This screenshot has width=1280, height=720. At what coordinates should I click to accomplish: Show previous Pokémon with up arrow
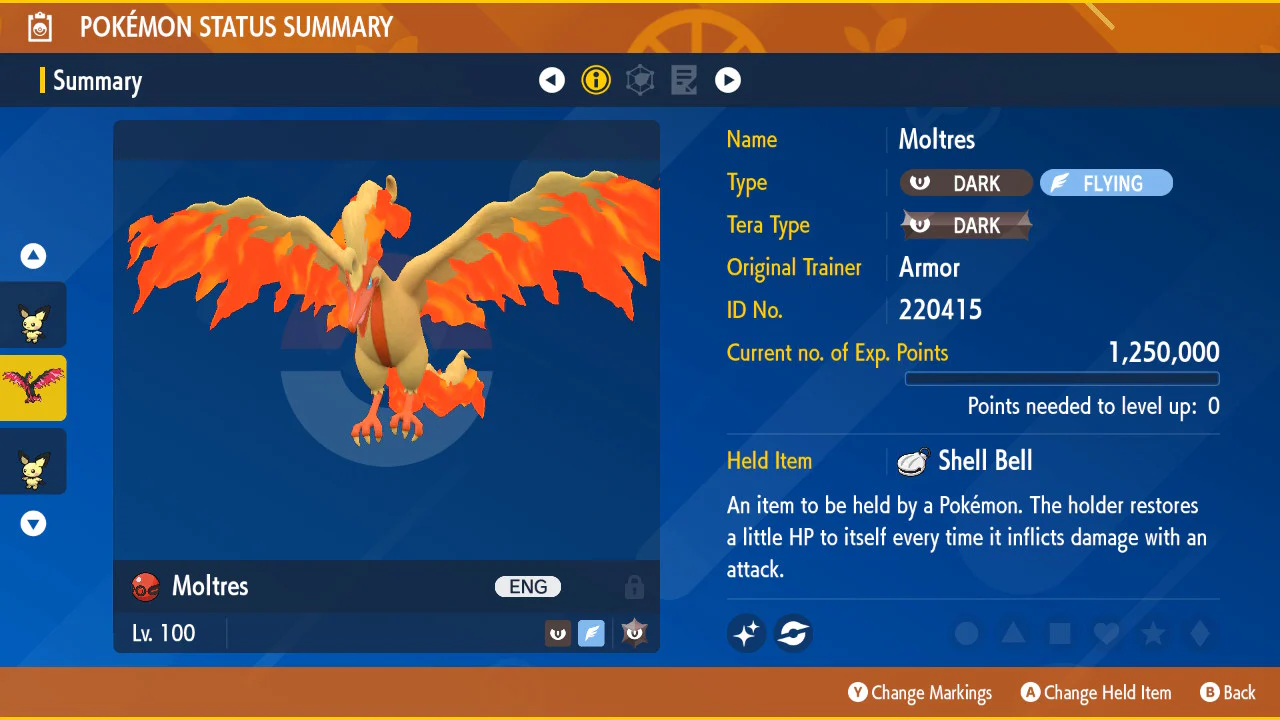[33, 257]
